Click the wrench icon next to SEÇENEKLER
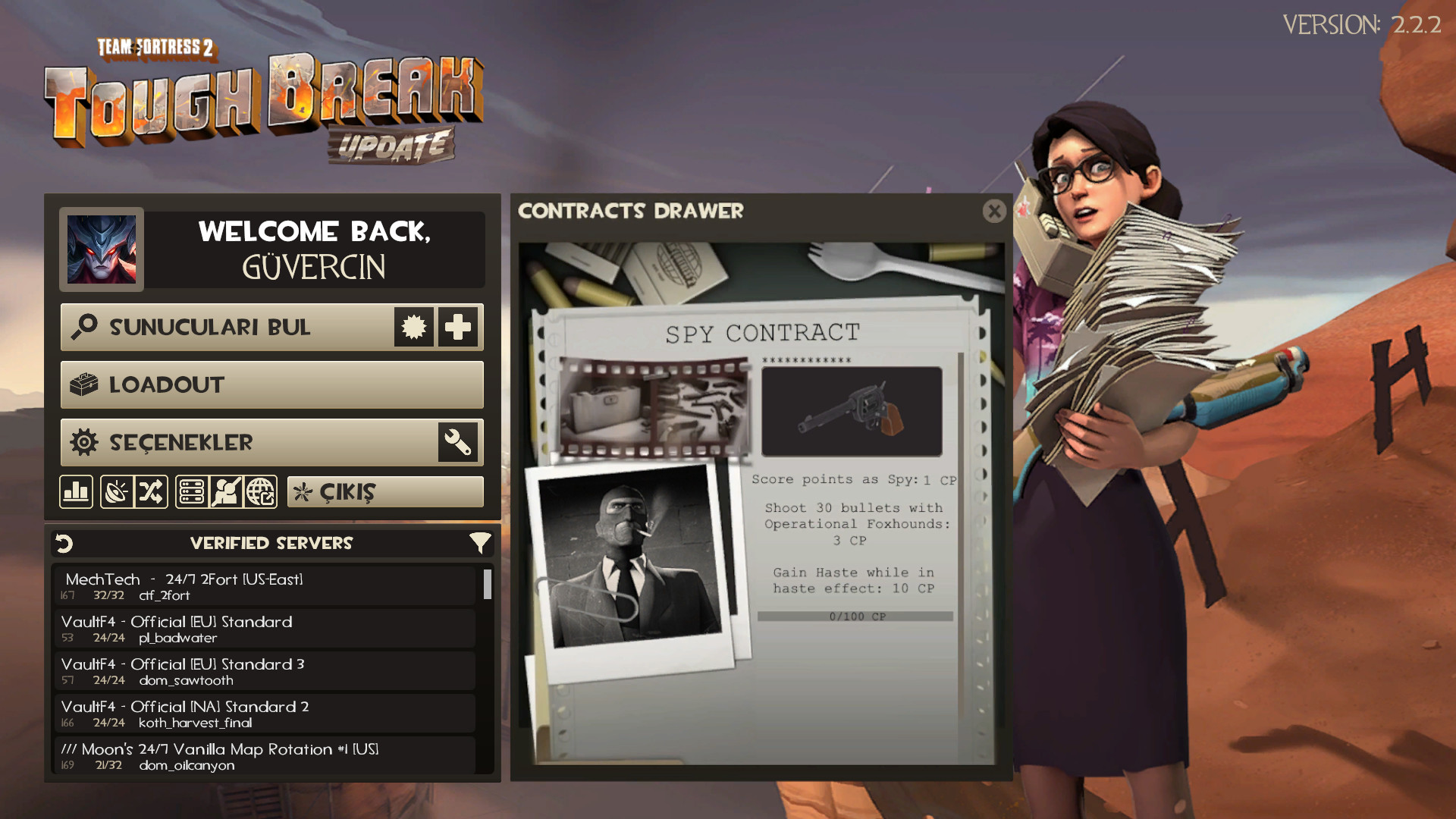Viewport: 1456px width, 819px height. point(458,443)
